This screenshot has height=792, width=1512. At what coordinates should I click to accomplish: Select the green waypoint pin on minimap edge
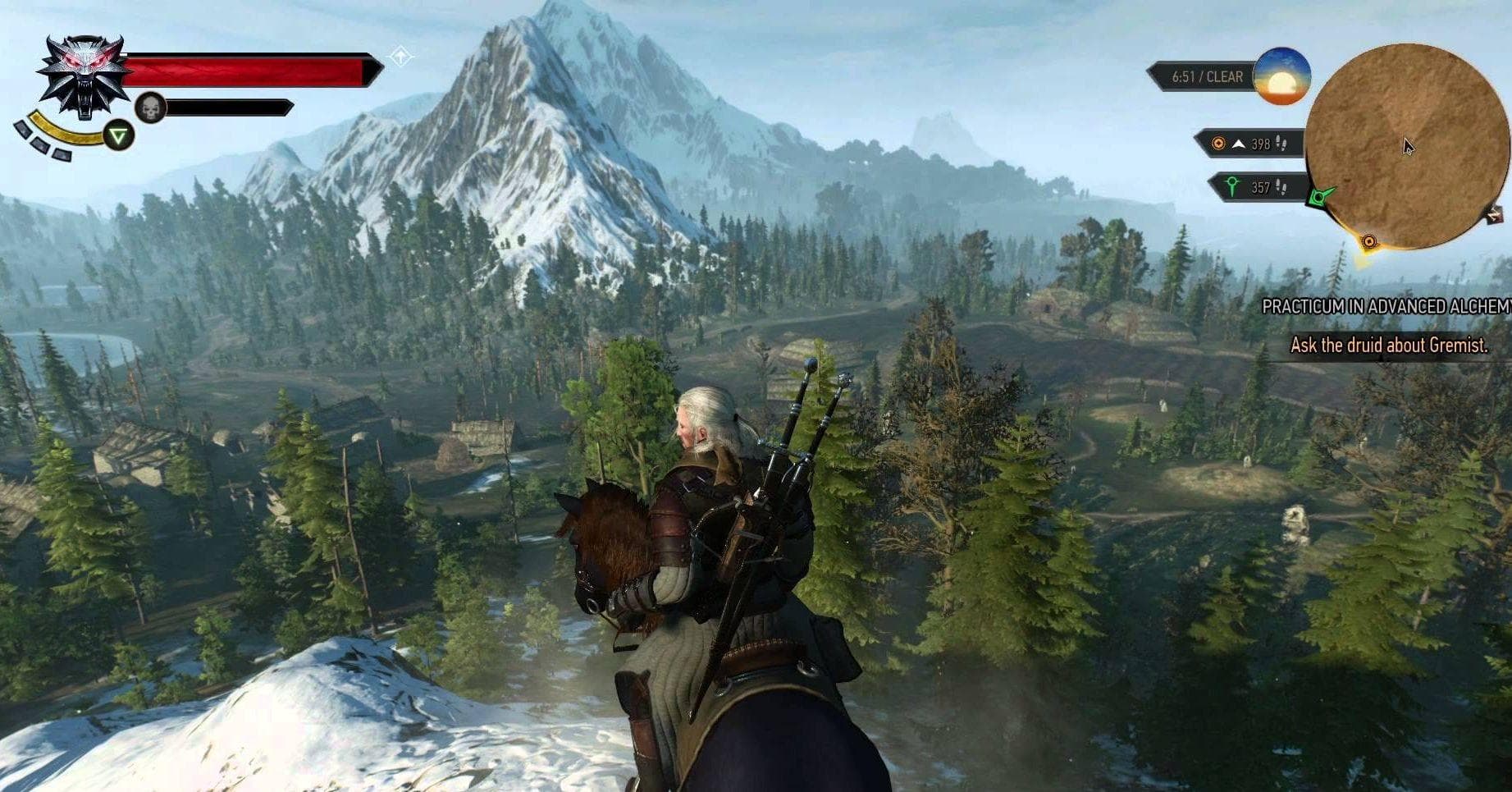point(1318,197)
